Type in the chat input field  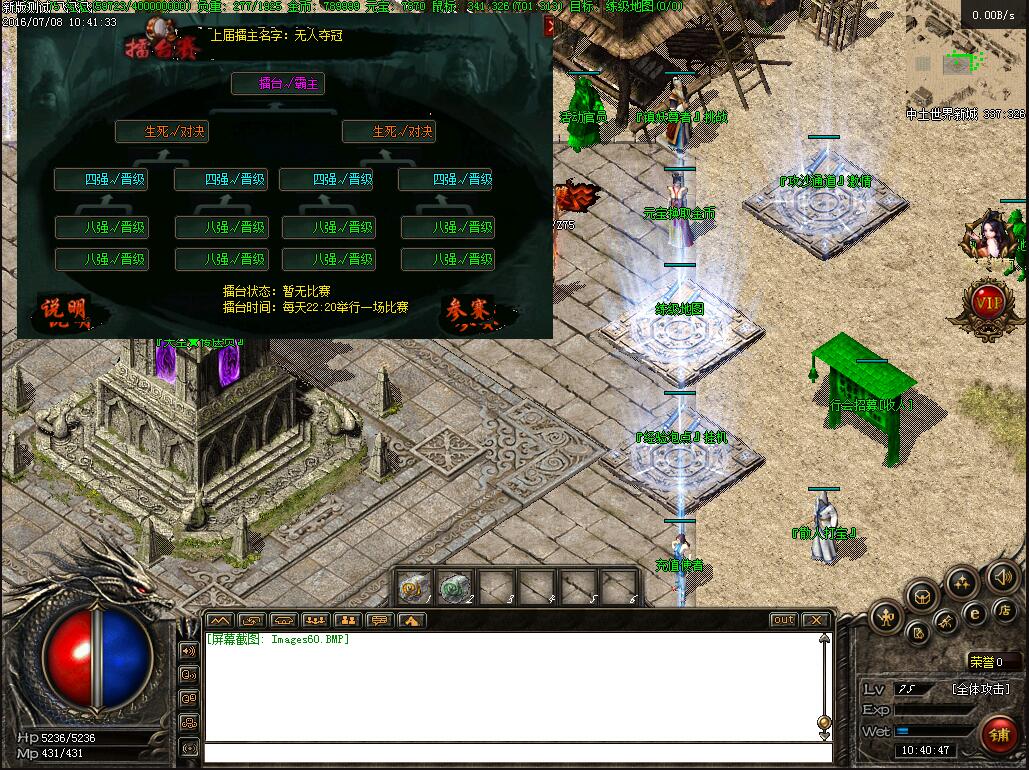[x=510, y=752]
